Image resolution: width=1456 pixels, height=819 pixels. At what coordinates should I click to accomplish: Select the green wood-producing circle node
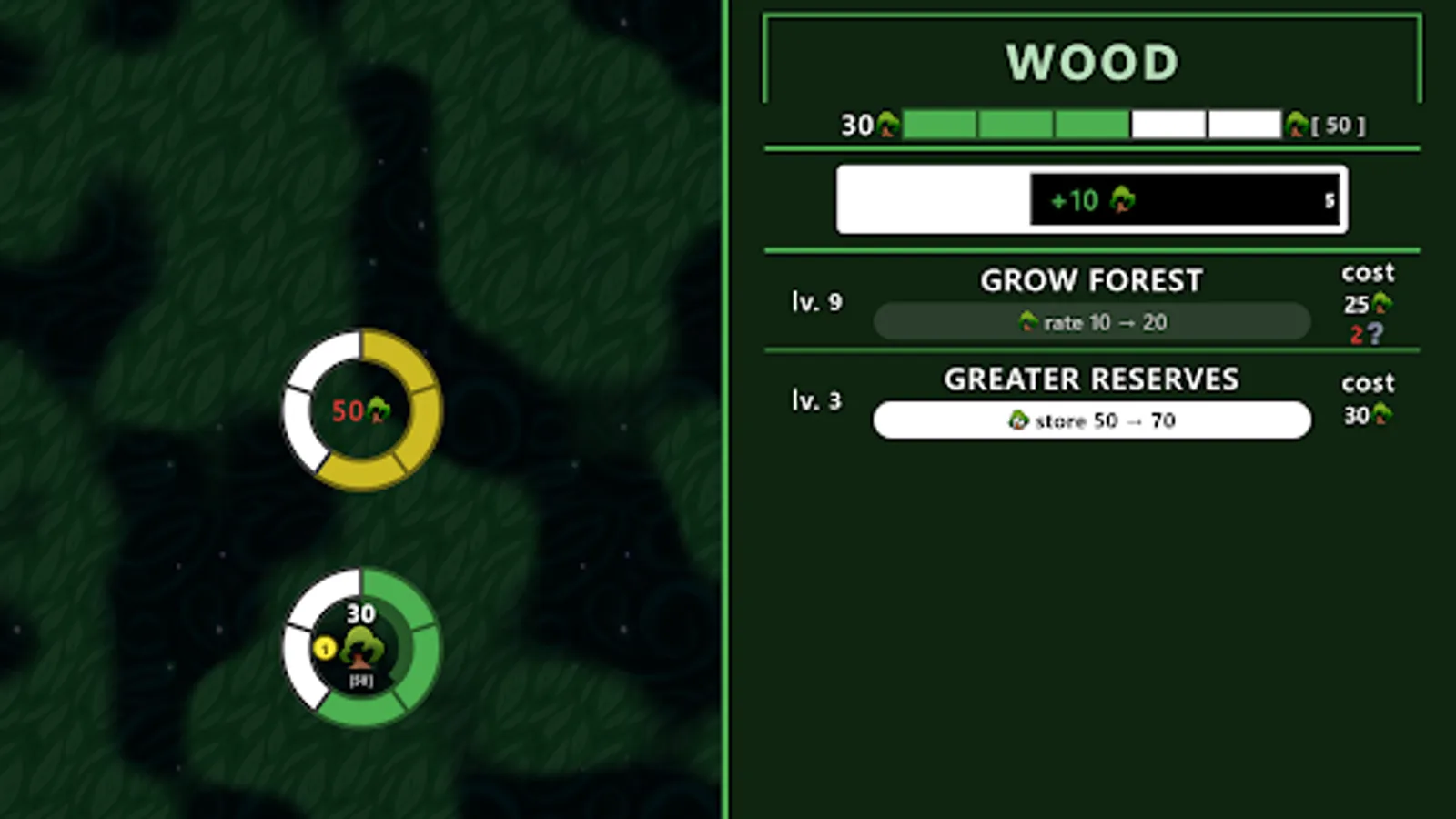tap(361, 648)
